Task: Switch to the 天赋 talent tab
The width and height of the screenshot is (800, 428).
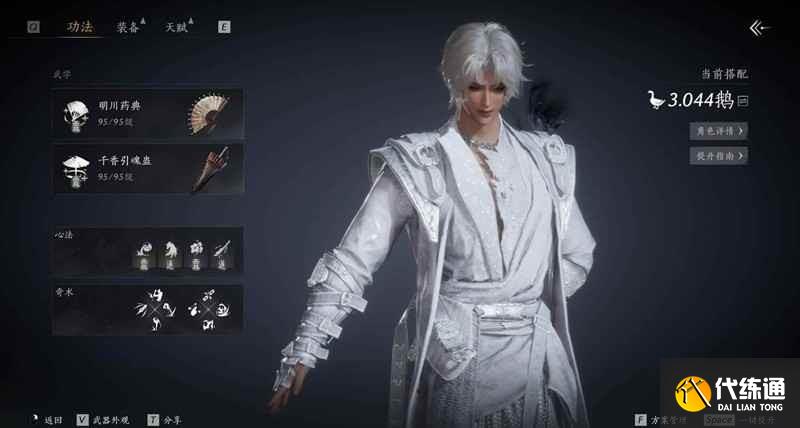Action: point(178,28)
